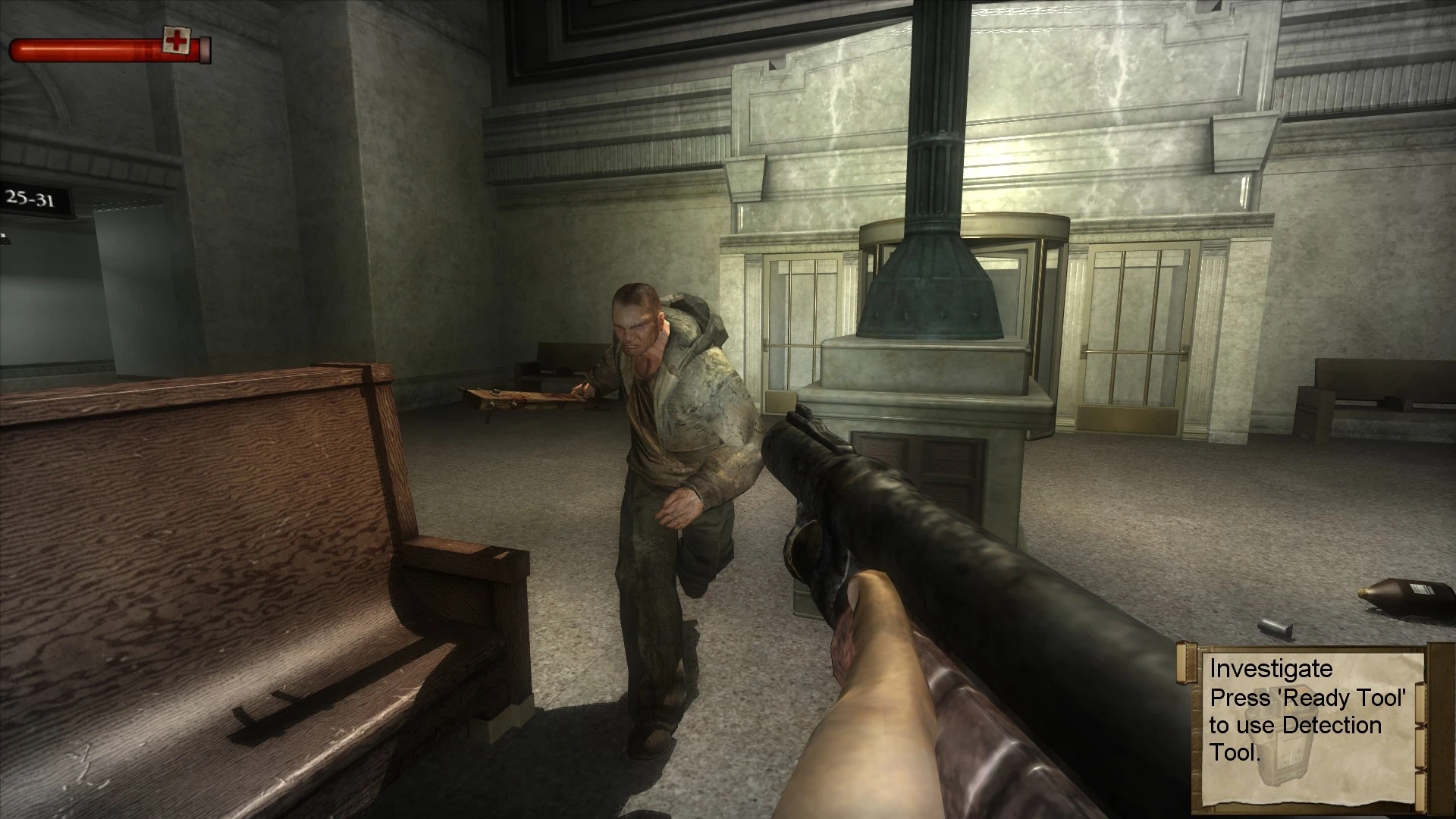Click the first aid kit icon
1456x819 pixels.
(x=176, y=39)
